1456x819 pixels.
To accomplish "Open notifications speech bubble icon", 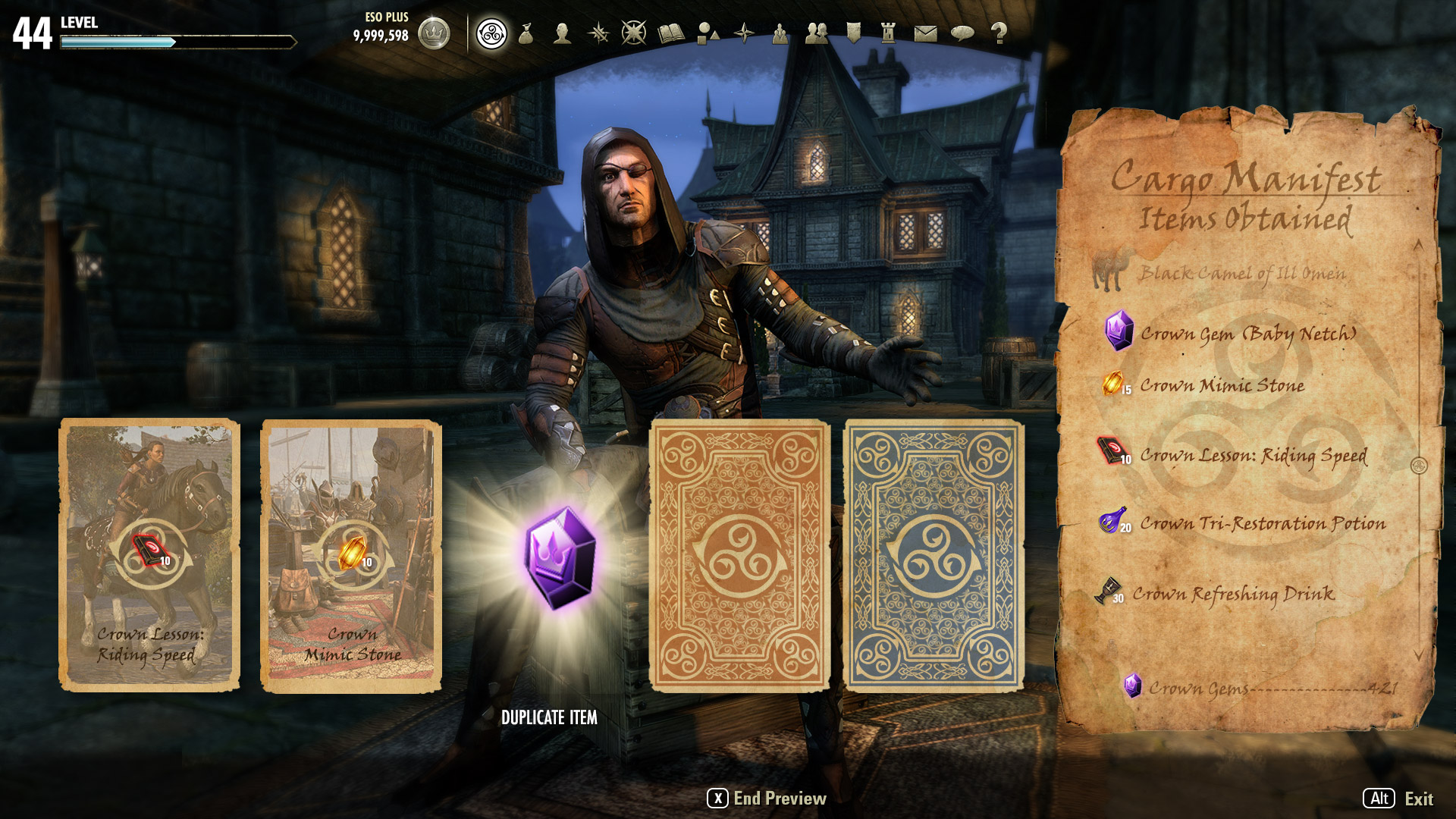I will coord(962,33).
